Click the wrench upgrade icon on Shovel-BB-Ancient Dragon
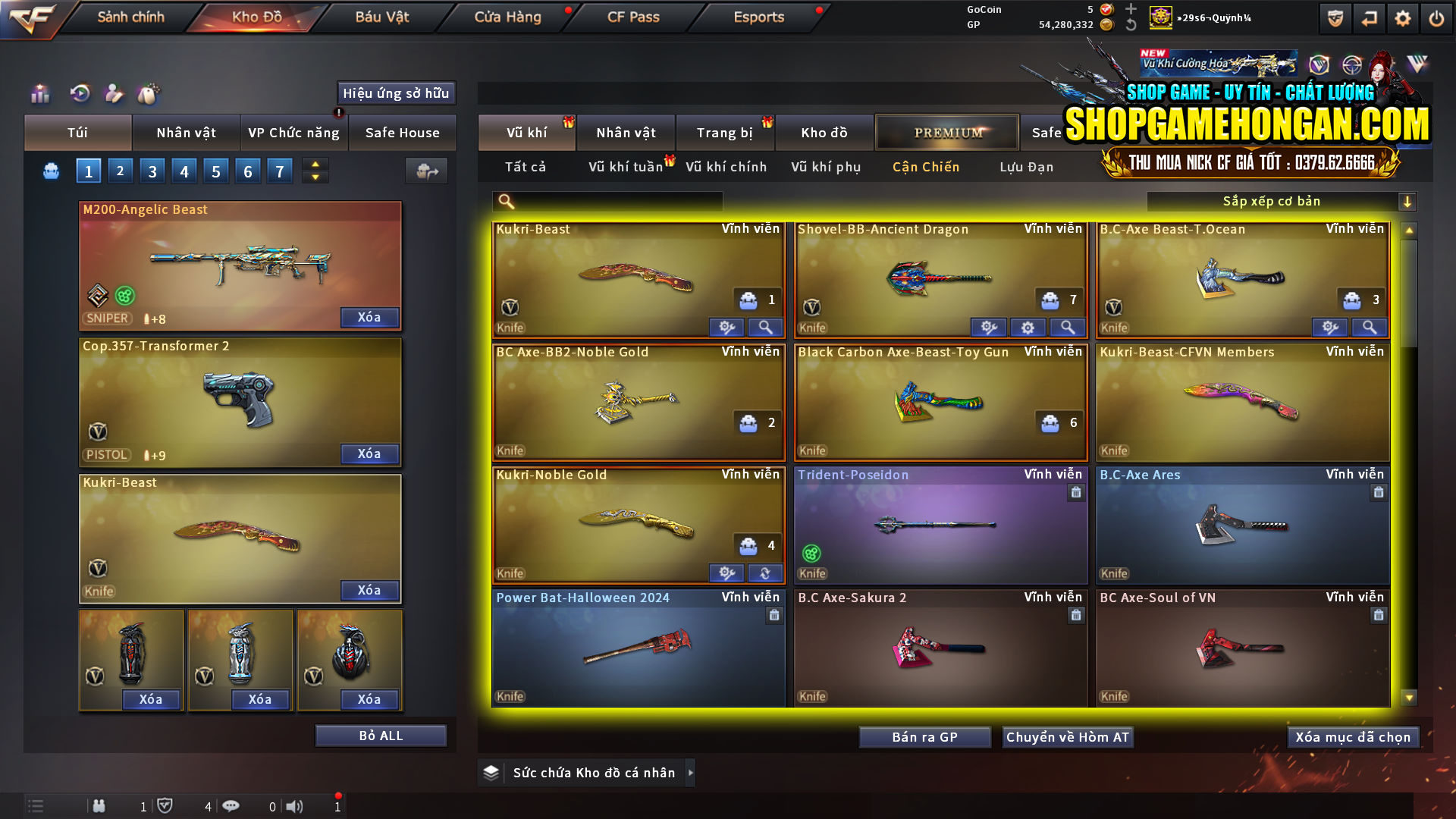This screenshot has height=819, width=1456. click(989, 327)
